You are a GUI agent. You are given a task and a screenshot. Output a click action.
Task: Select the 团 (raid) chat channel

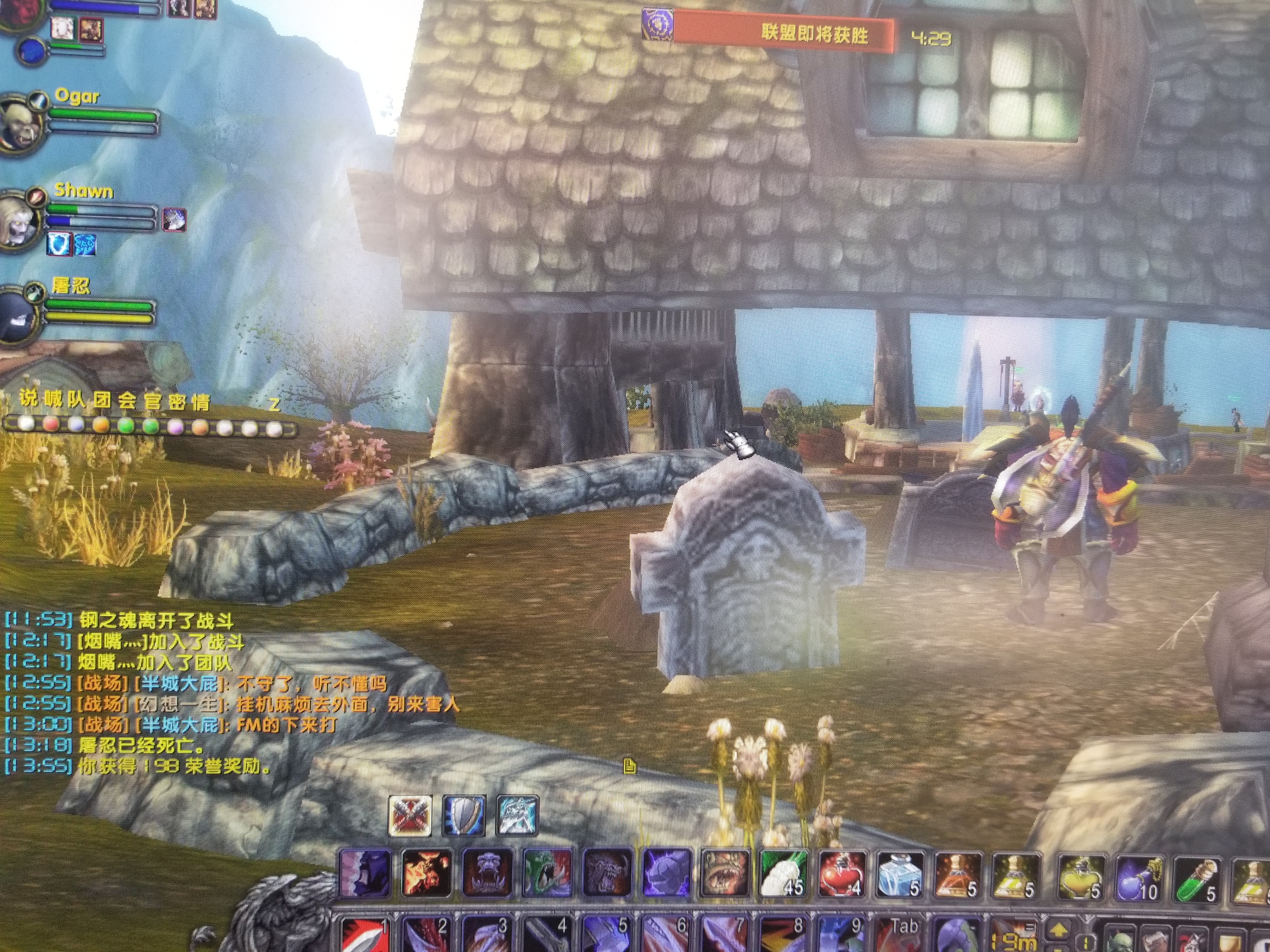tap(103, 400)
